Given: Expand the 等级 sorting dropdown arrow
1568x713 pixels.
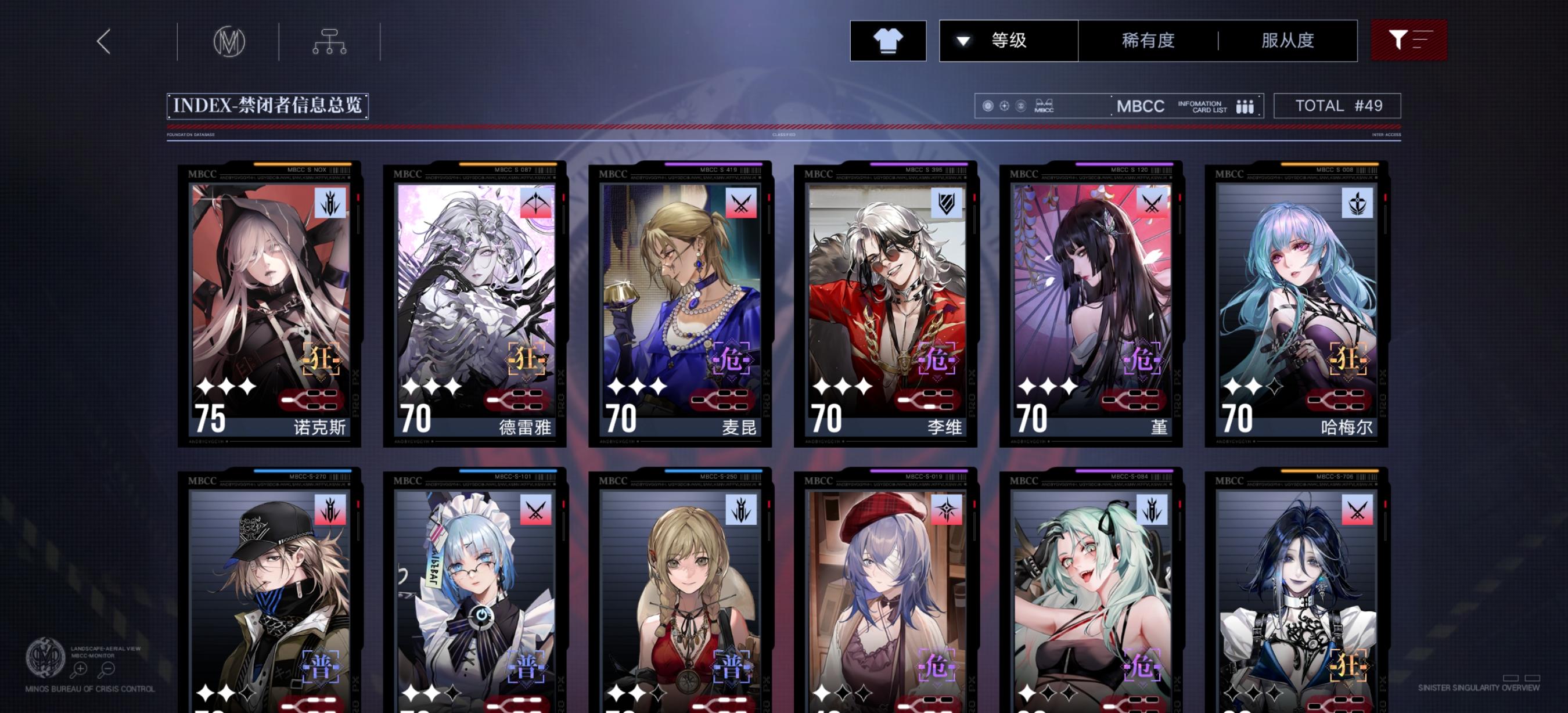Looking at the screenshot, I should [963, 40].
